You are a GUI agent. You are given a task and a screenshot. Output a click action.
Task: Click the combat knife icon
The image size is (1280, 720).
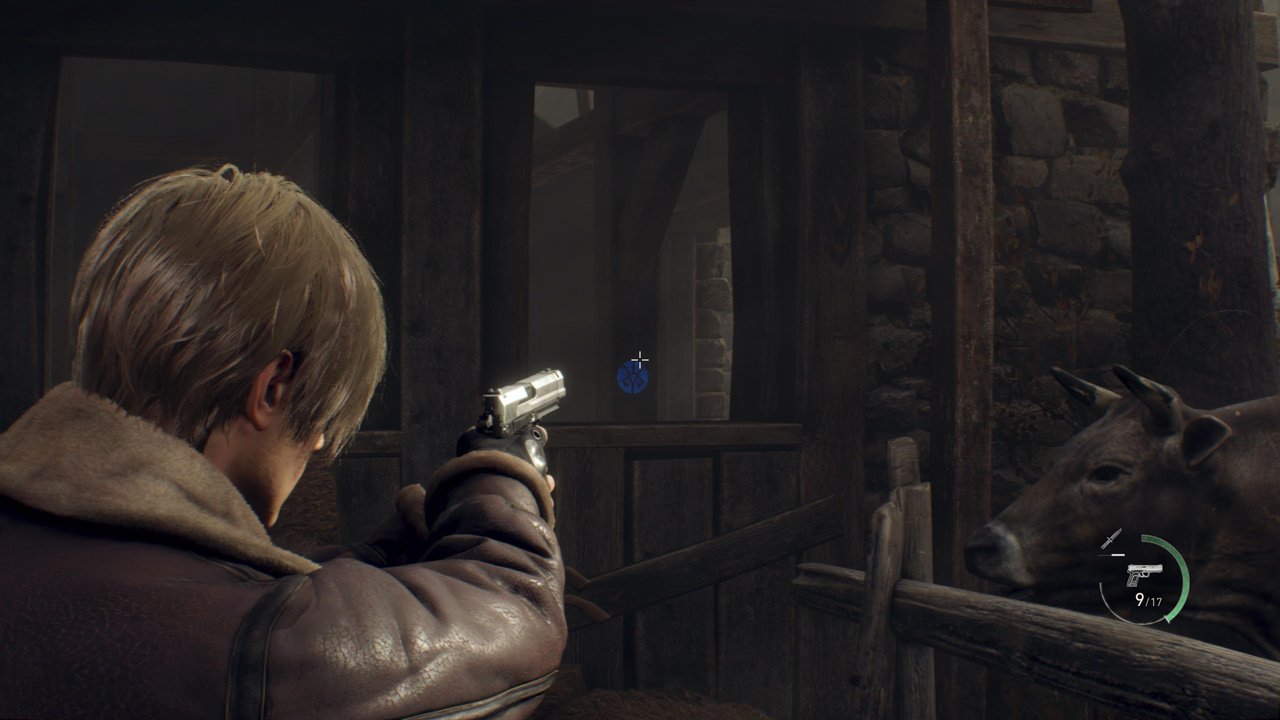tap(1111, 539)
